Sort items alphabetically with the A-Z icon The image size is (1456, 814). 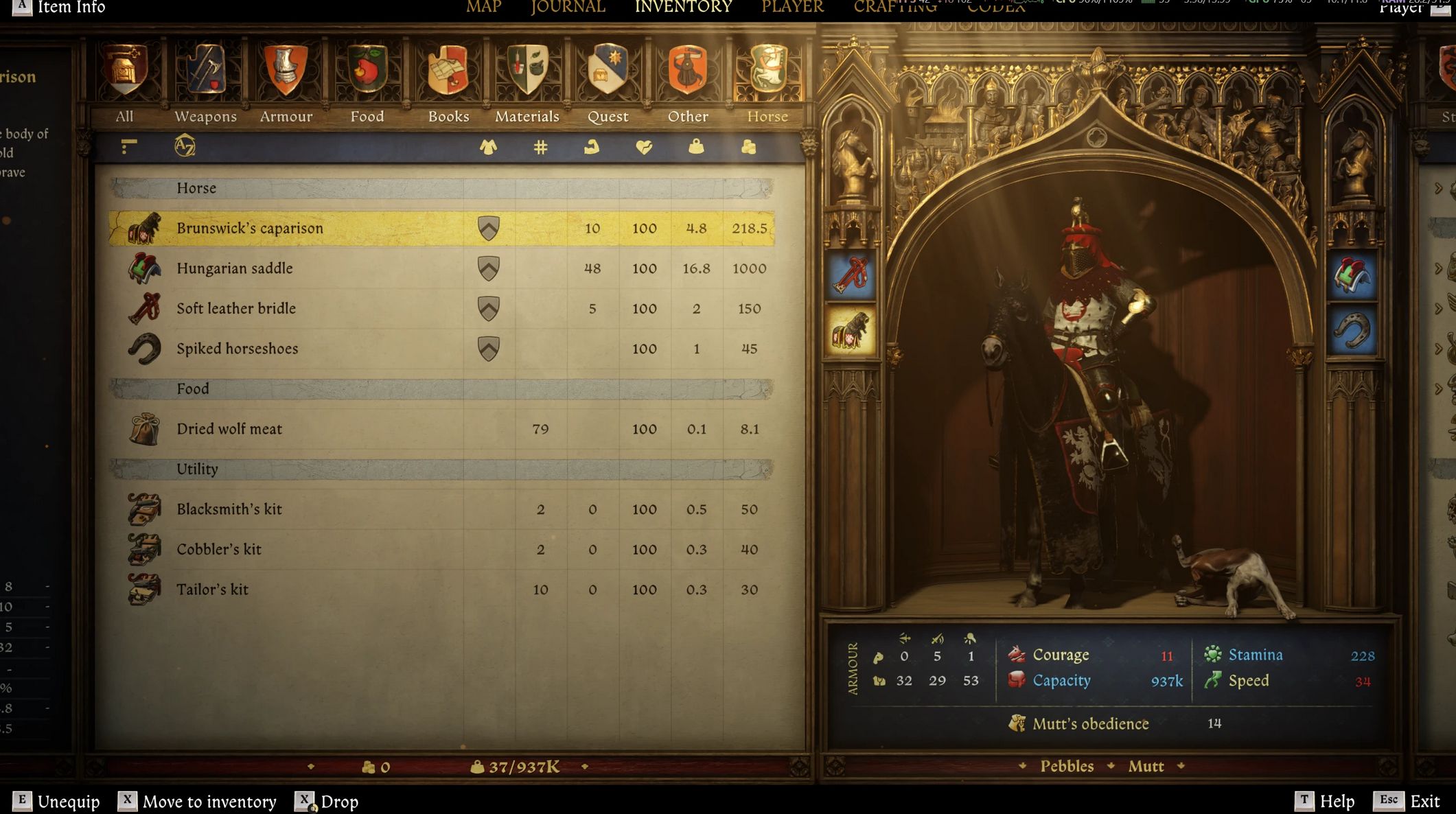pos(185,146)
